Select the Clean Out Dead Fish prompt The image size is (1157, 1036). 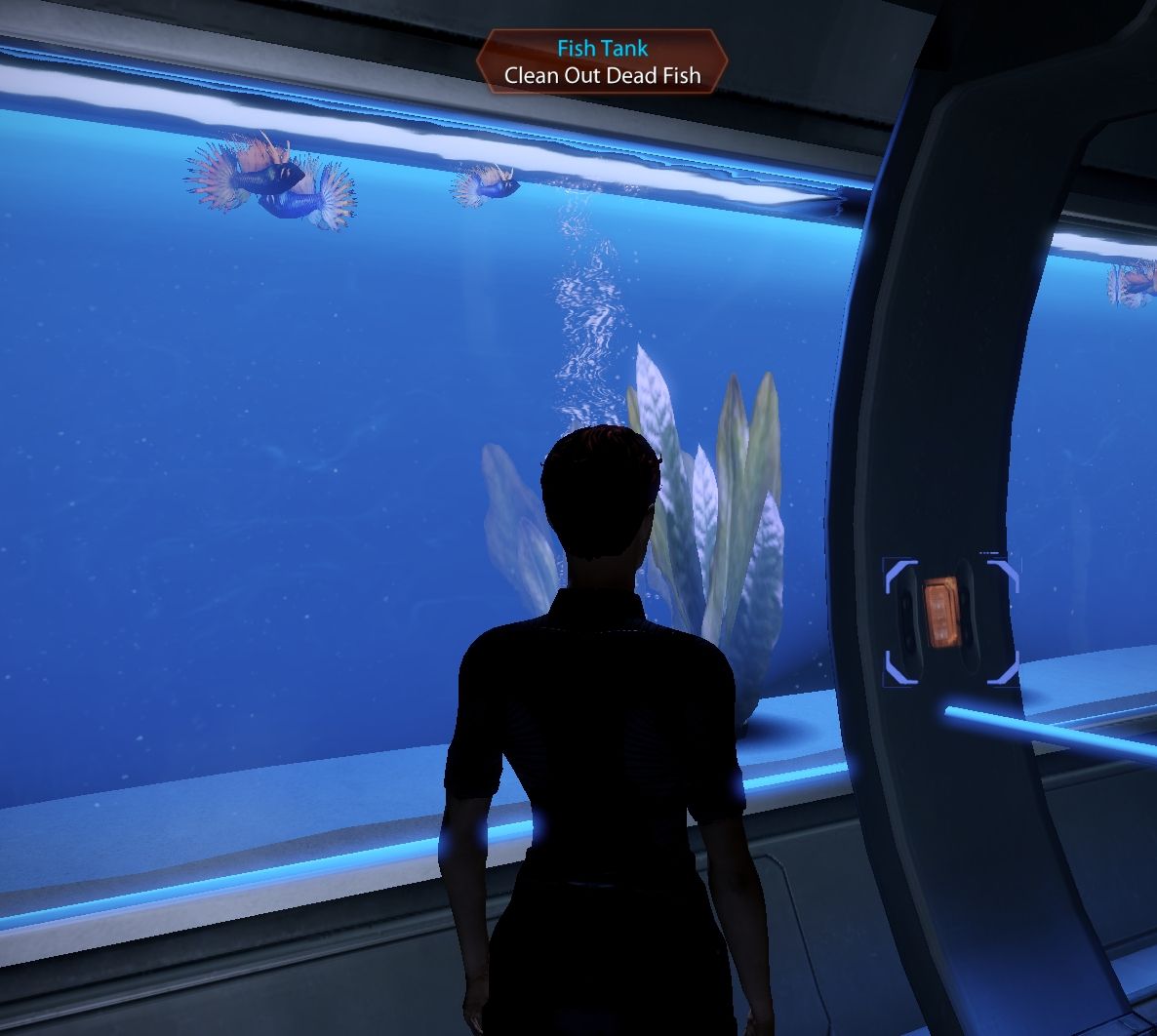602,75
